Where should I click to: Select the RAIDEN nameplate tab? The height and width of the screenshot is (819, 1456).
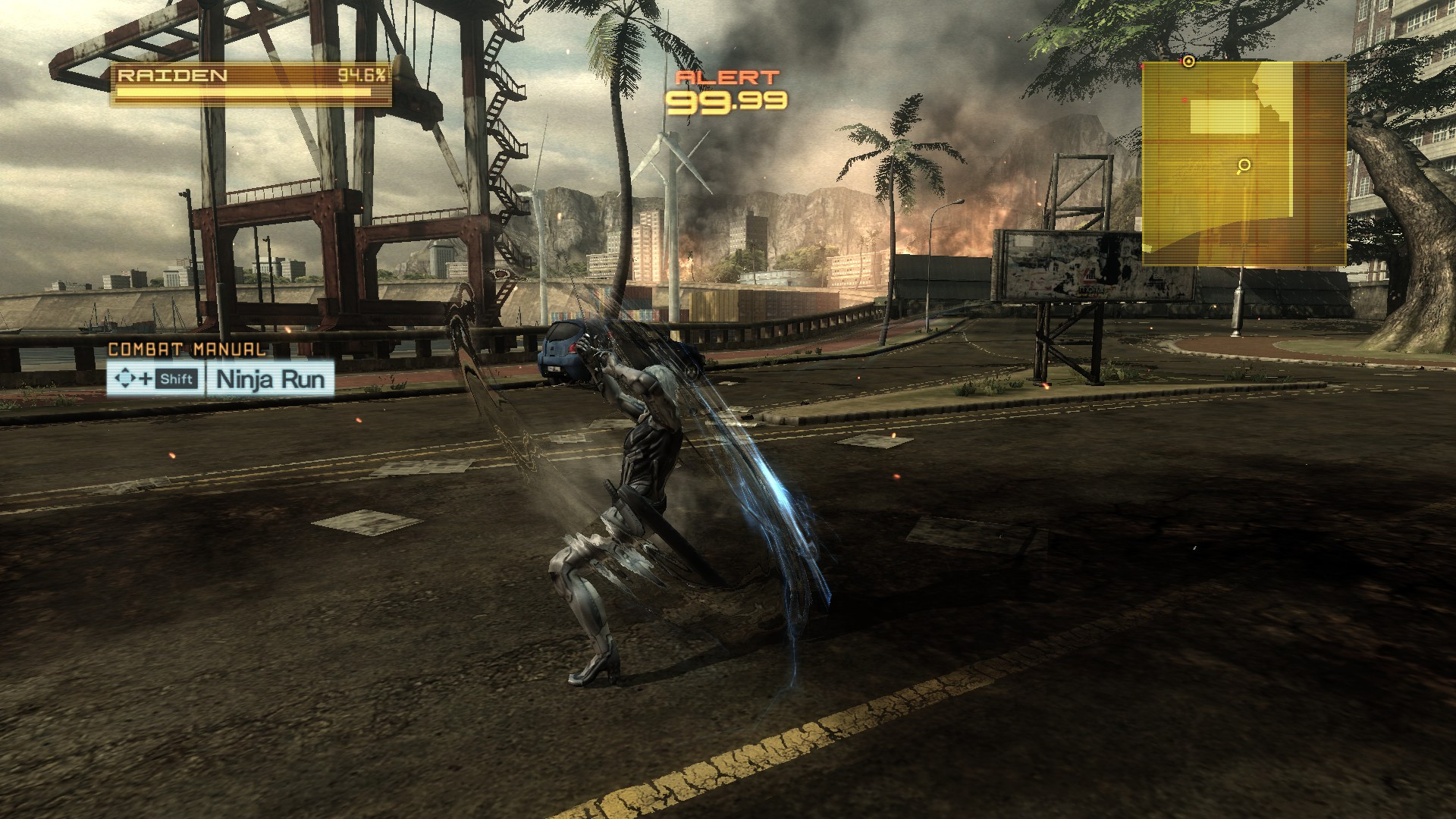pyautogui.click(x=174, y=75)
